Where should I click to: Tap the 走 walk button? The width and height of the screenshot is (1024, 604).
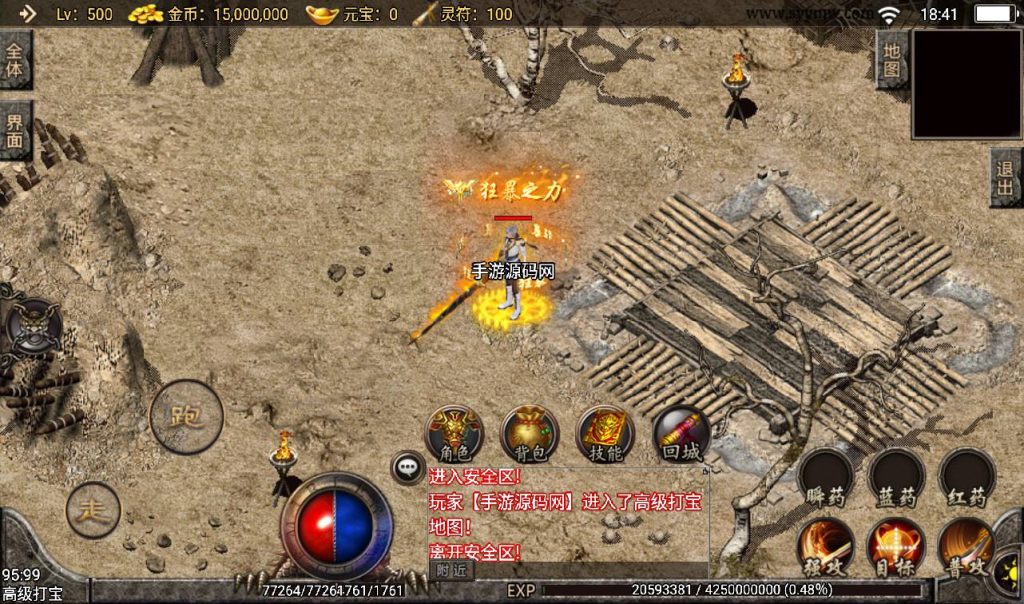(x=93, y=510)
